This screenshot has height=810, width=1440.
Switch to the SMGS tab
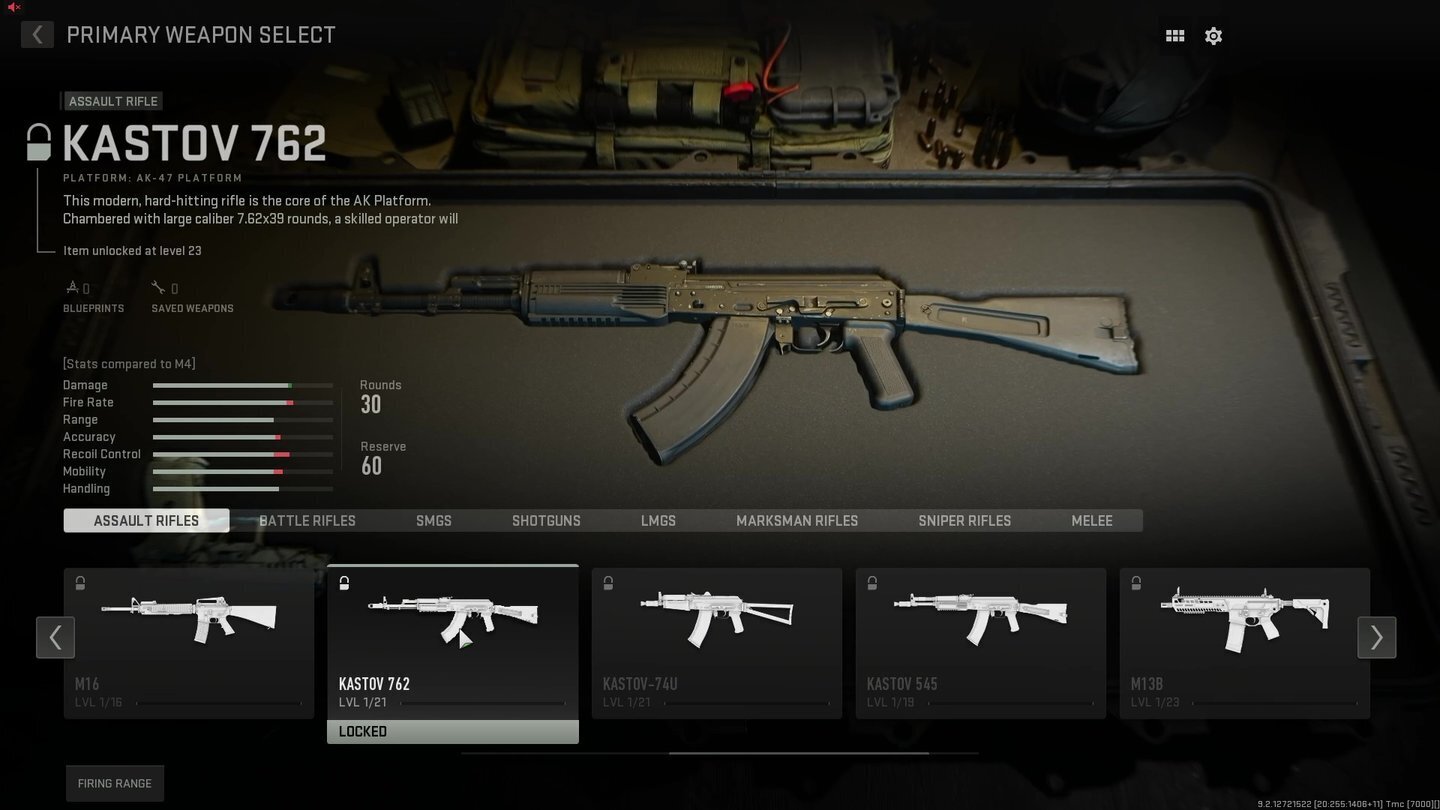pos(433,520)
